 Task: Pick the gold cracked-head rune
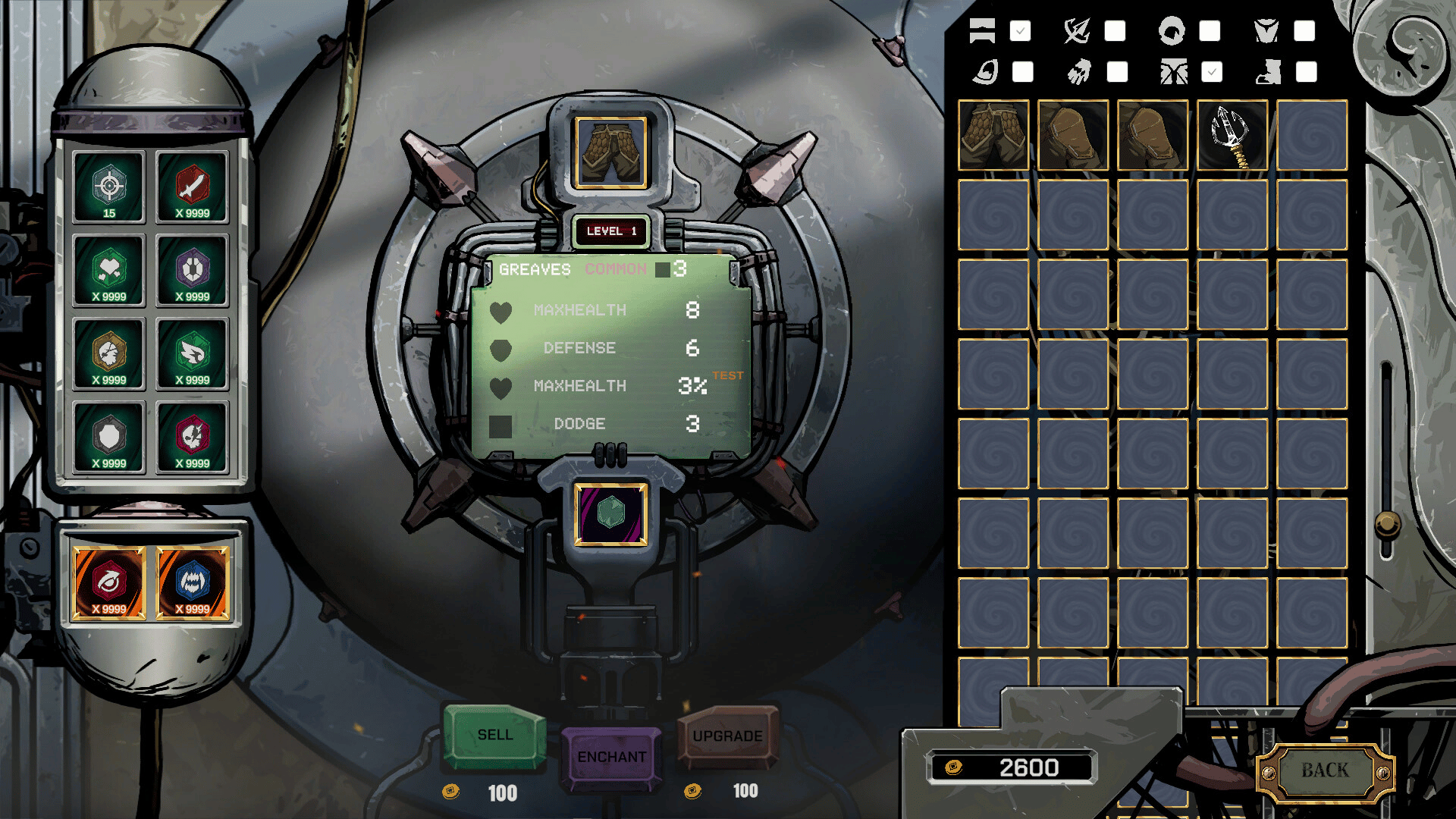point(109,353)
